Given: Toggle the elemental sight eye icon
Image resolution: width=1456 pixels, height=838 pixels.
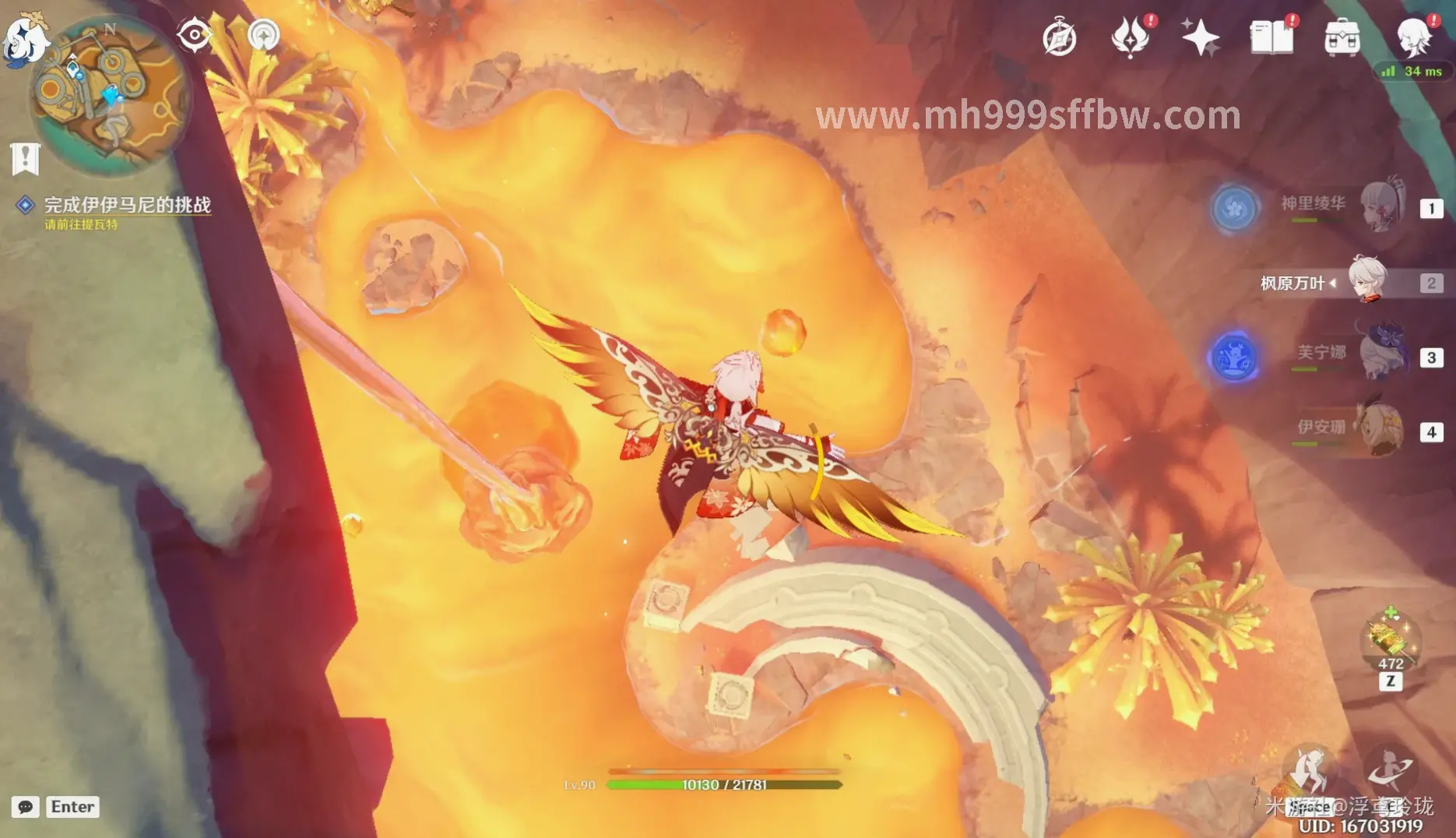Looking at the screenshot, I should [194, 35].
